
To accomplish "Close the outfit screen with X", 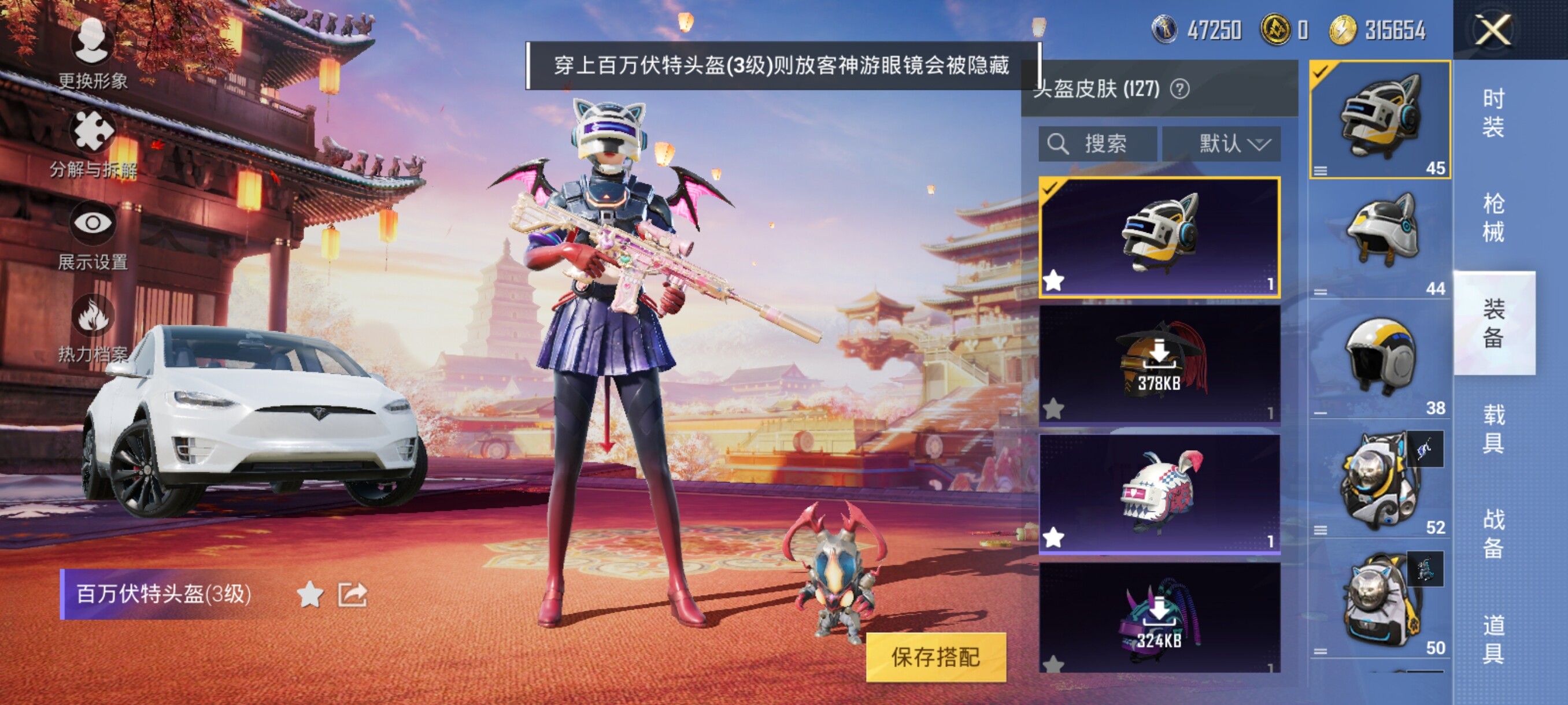I will [x=1492, y=30].
